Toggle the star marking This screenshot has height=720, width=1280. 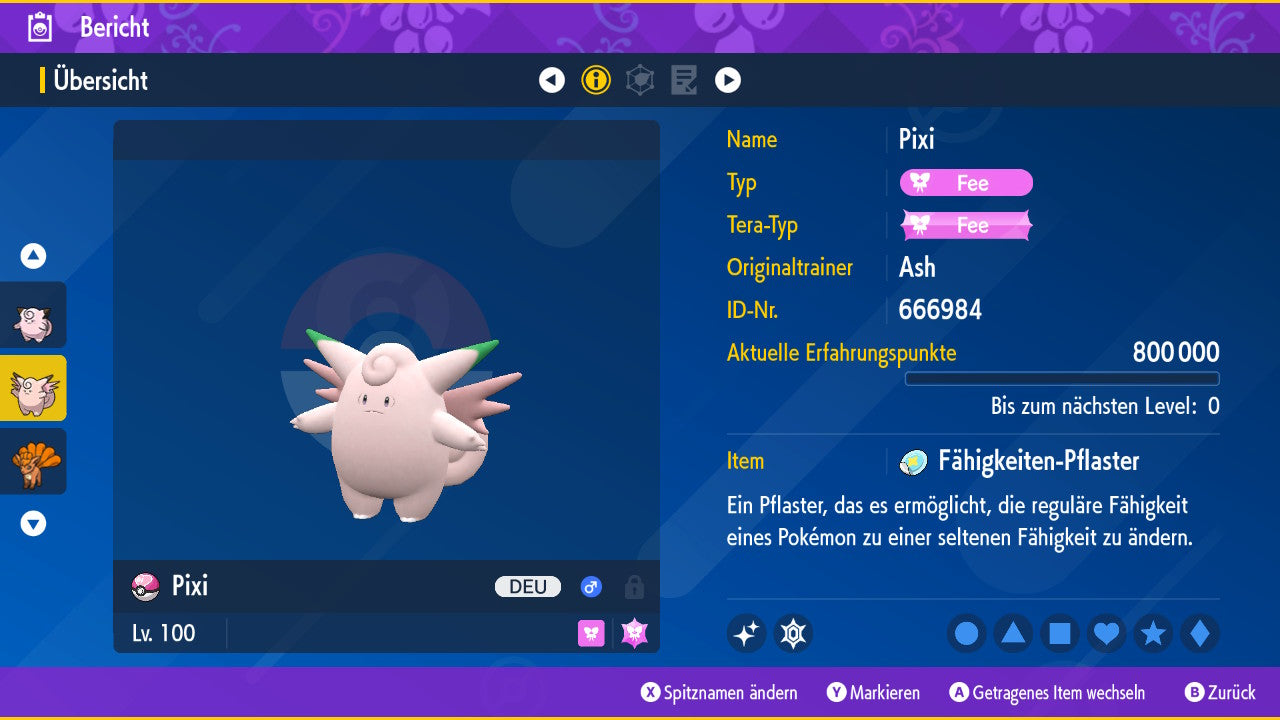pyautogui.click(x=1153, y=634)
